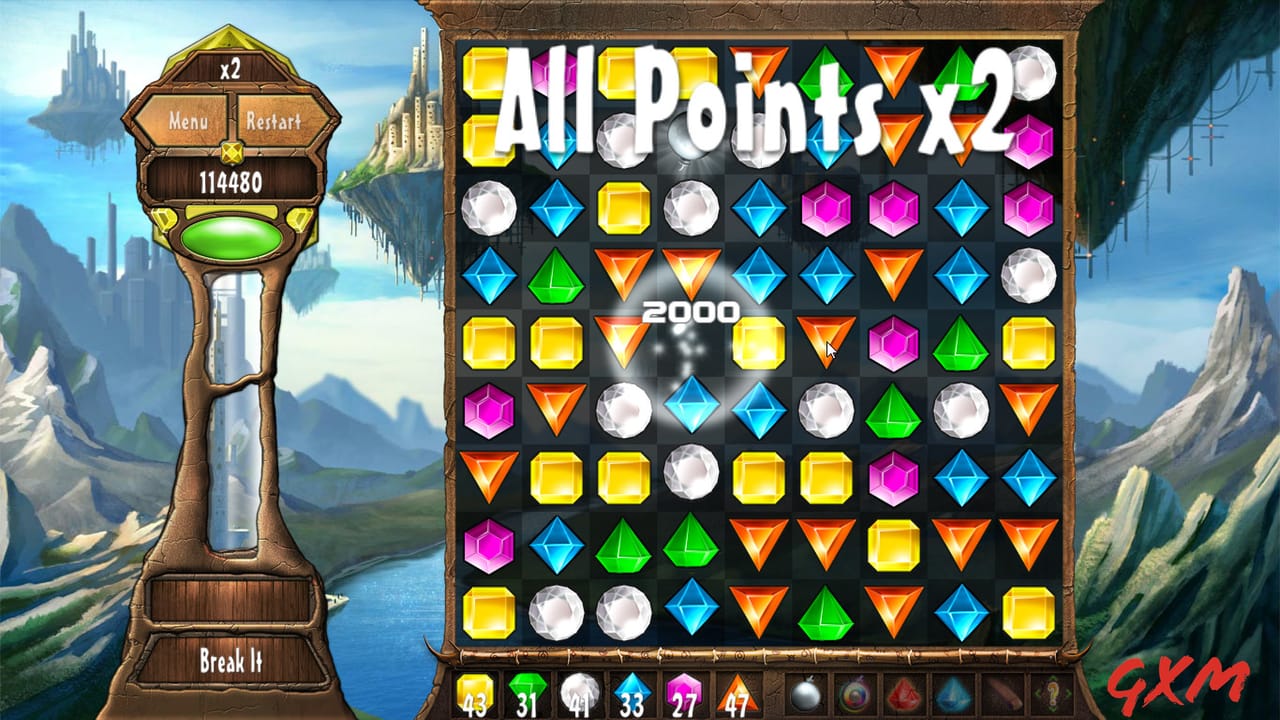This screenshot has width=1280, height=720.
Task: Select the silver bomb power-up
Action: pyautogui.click(x=805, y=694)
